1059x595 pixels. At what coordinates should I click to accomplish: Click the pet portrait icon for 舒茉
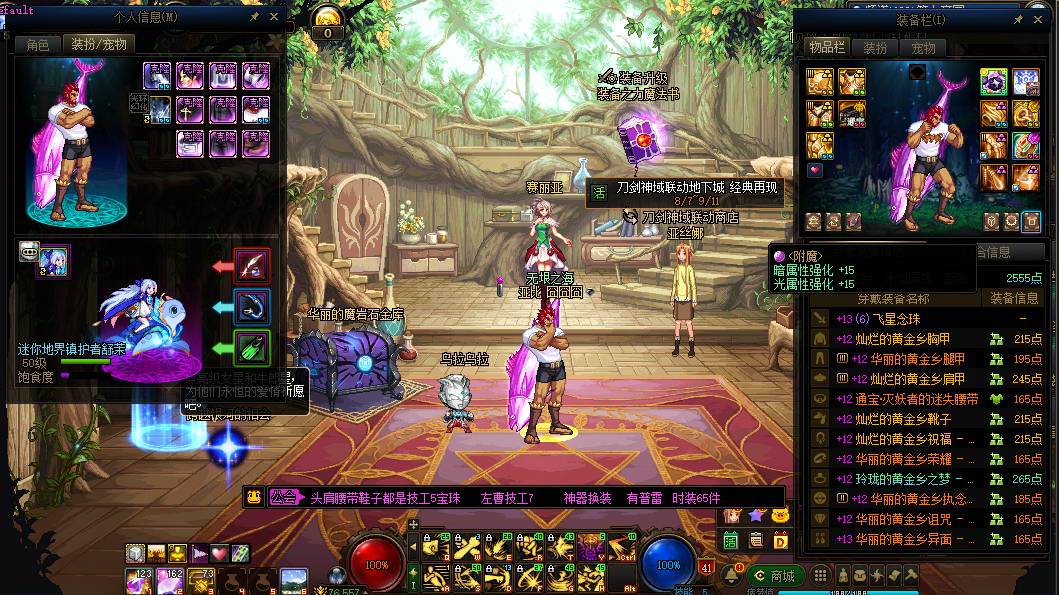53,262
